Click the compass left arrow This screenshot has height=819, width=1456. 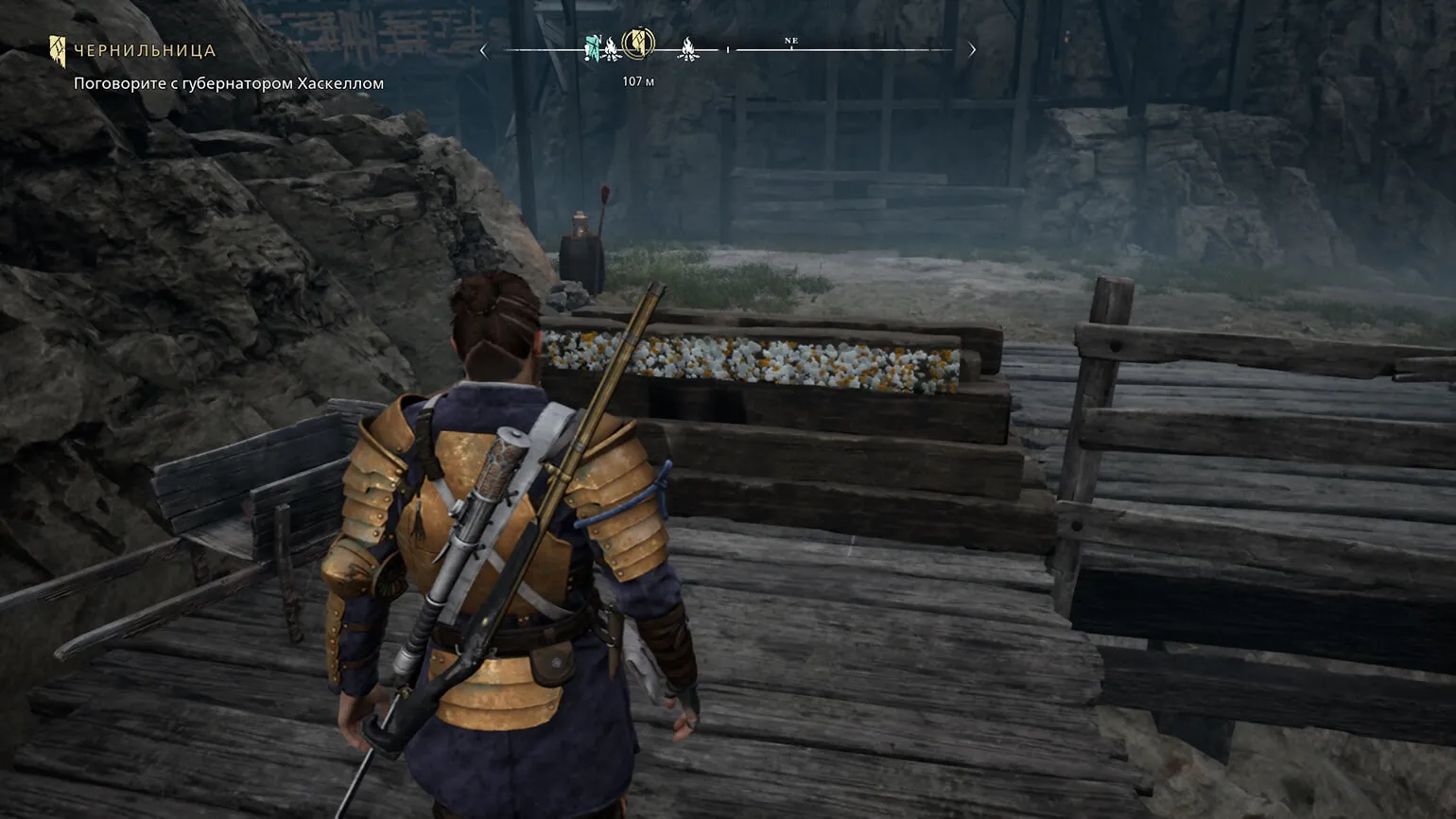point(484,50)
